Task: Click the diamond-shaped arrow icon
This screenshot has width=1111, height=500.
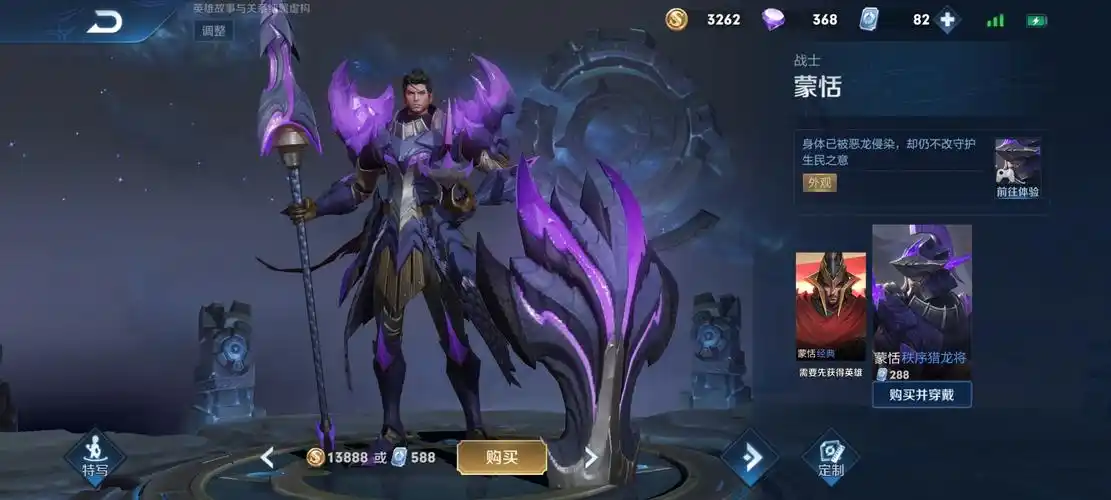Action: click(749, 457)
